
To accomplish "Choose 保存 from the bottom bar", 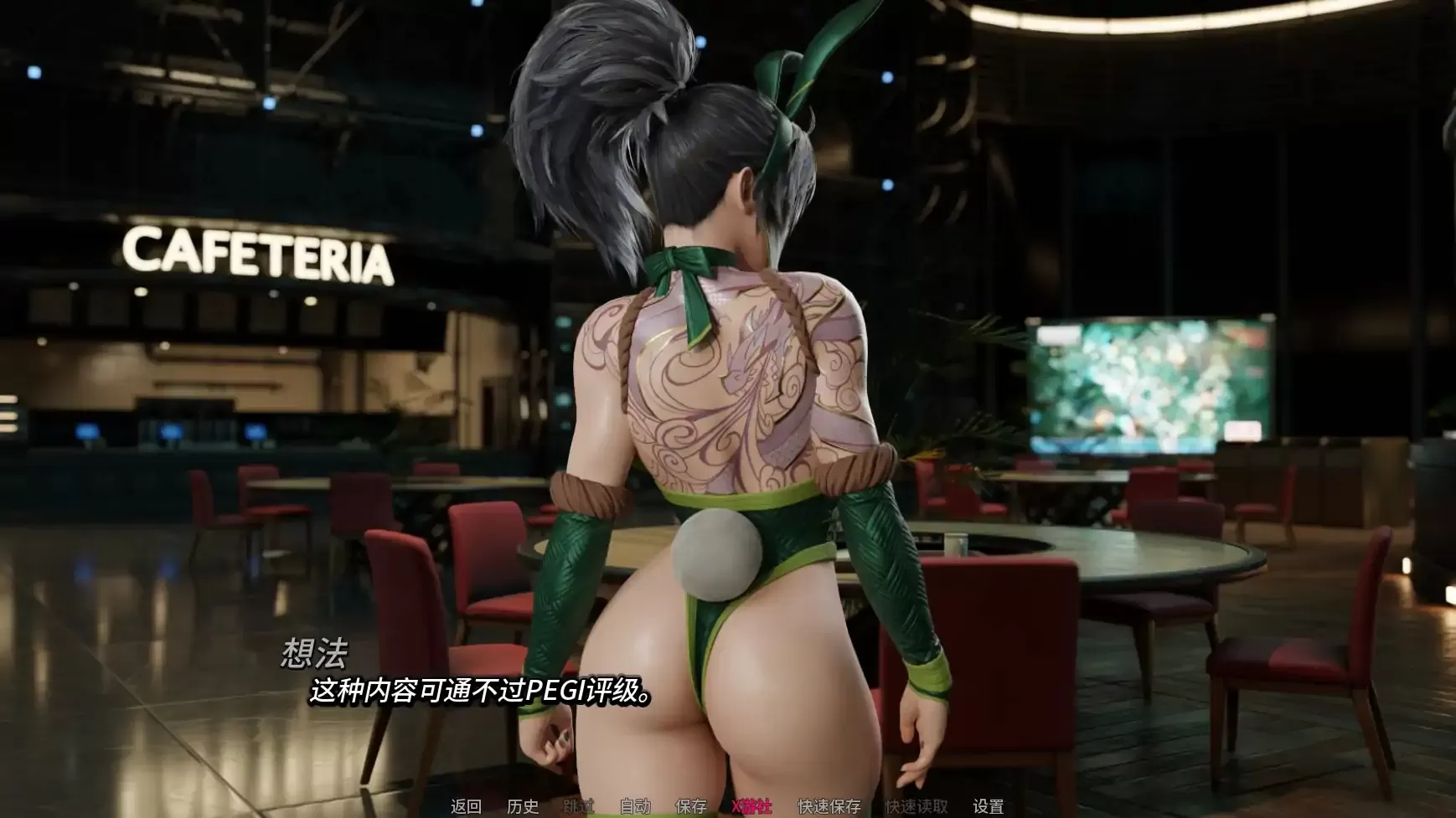I will [692, 805].
